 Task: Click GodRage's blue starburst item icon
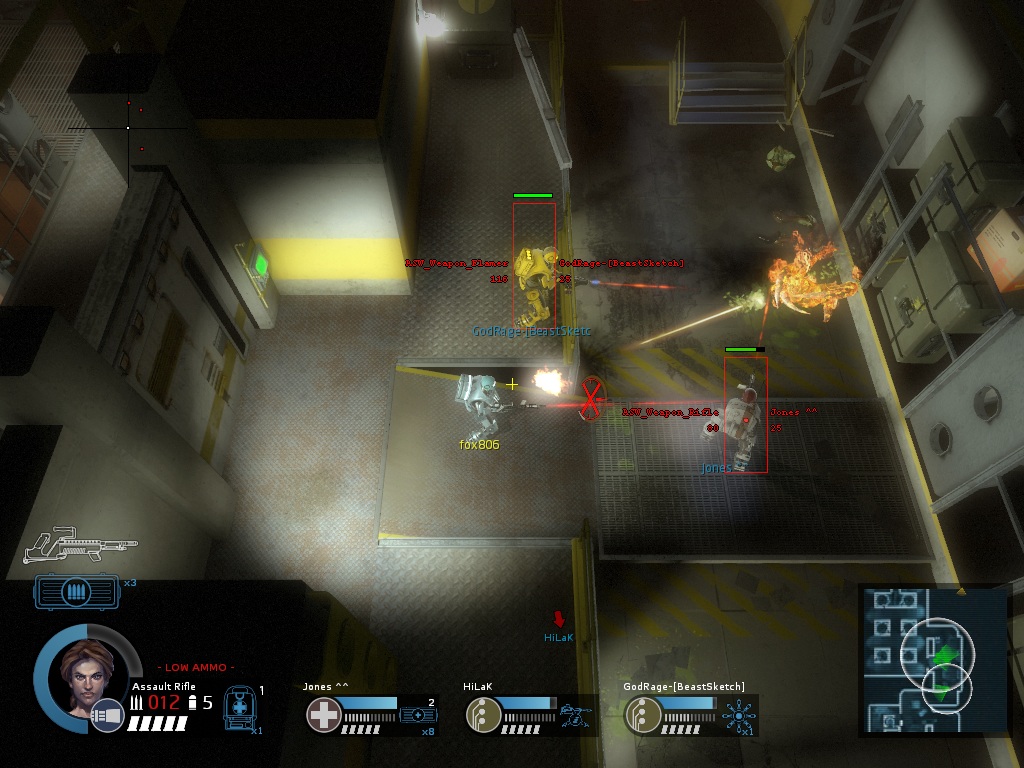pos(739,715)
